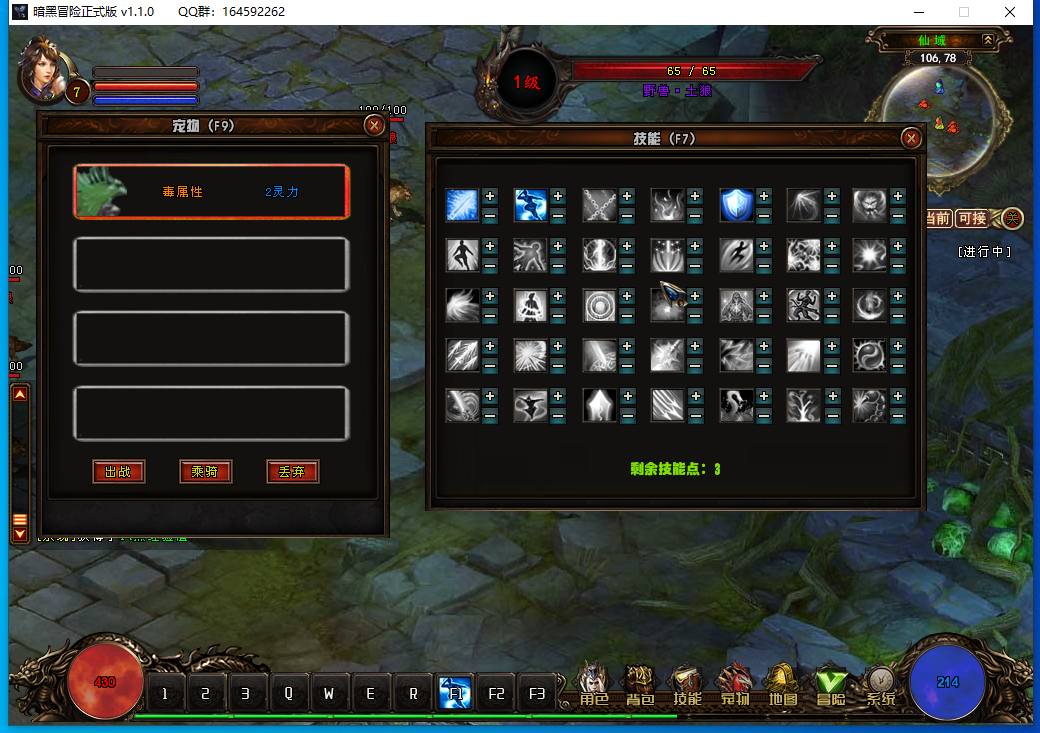This screenshot has height=733, width=1040.
Task: Select the crossed chains skill icon
Action: click(x=599, y=205)
